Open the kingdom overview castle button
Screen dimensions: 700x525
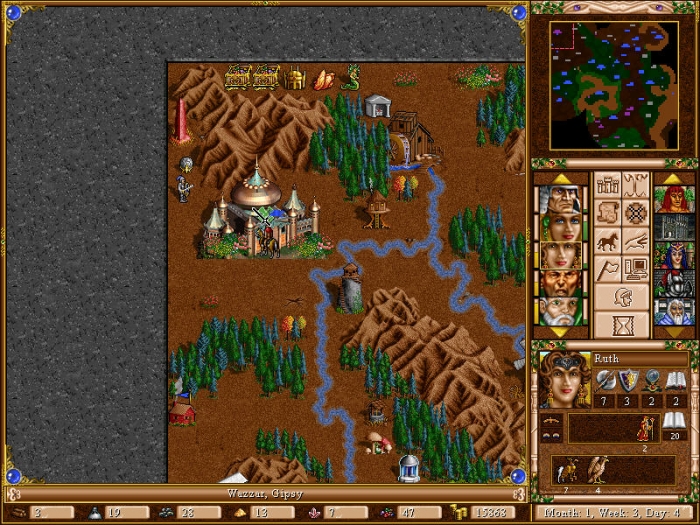pyautogui.click(x=608, y=185)
